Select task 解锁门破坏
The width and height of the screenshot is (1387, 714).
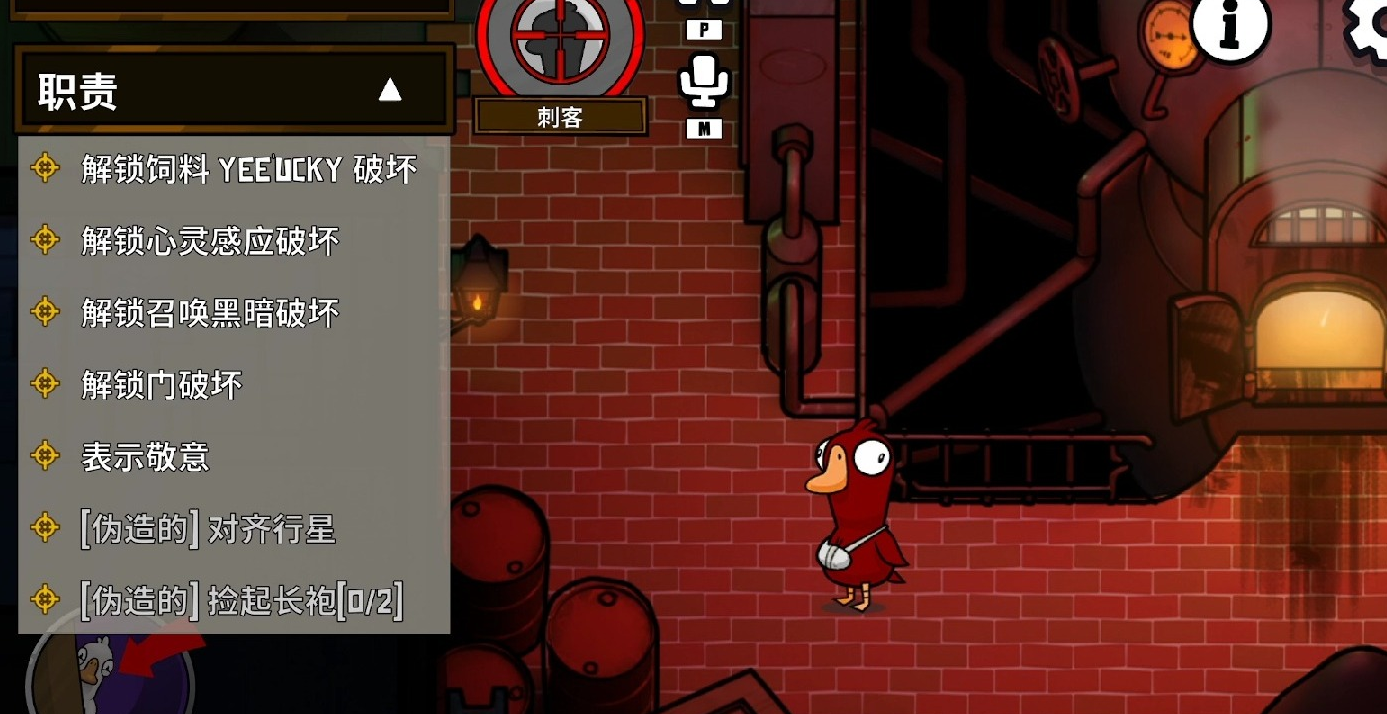[162, 385]
